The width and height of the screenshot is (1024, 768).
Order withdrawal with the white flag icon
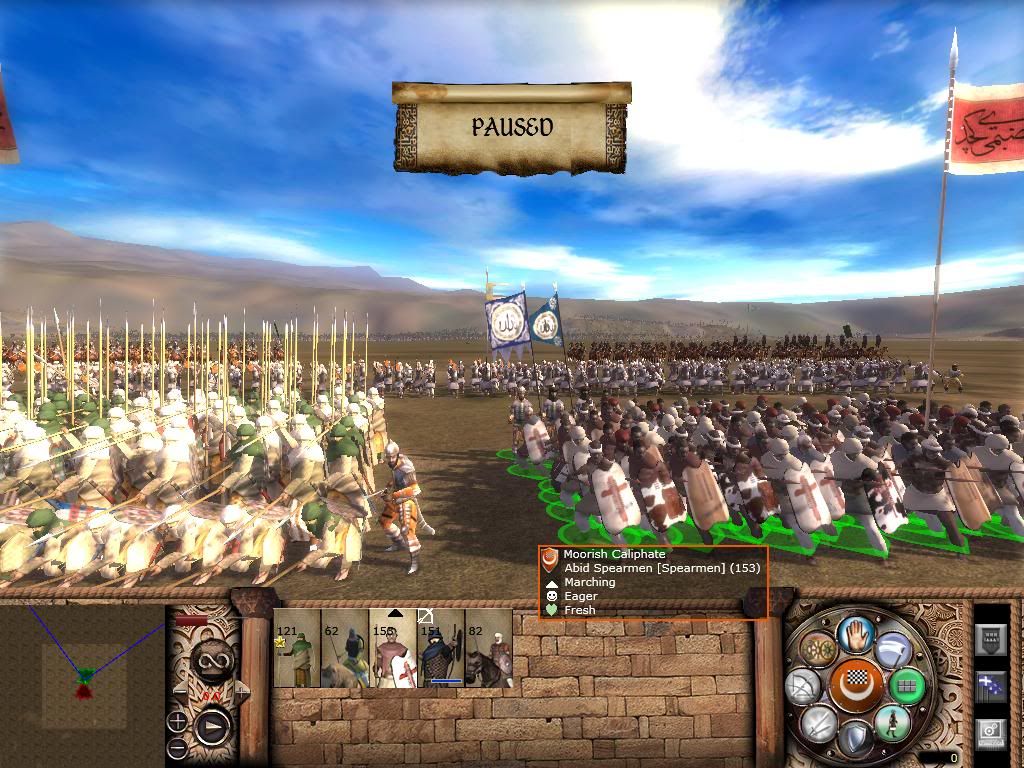[x=892, y=650]
